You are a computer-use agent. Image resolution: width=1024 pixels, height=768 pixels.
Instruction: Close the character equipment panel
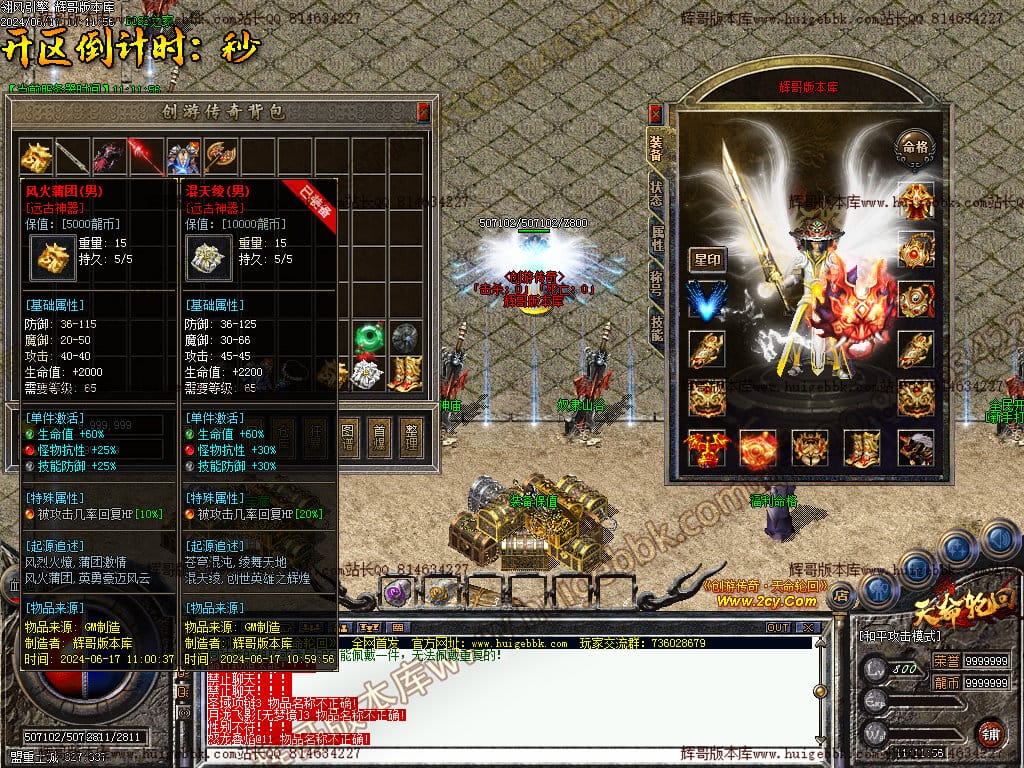click(x=655, y=113)
